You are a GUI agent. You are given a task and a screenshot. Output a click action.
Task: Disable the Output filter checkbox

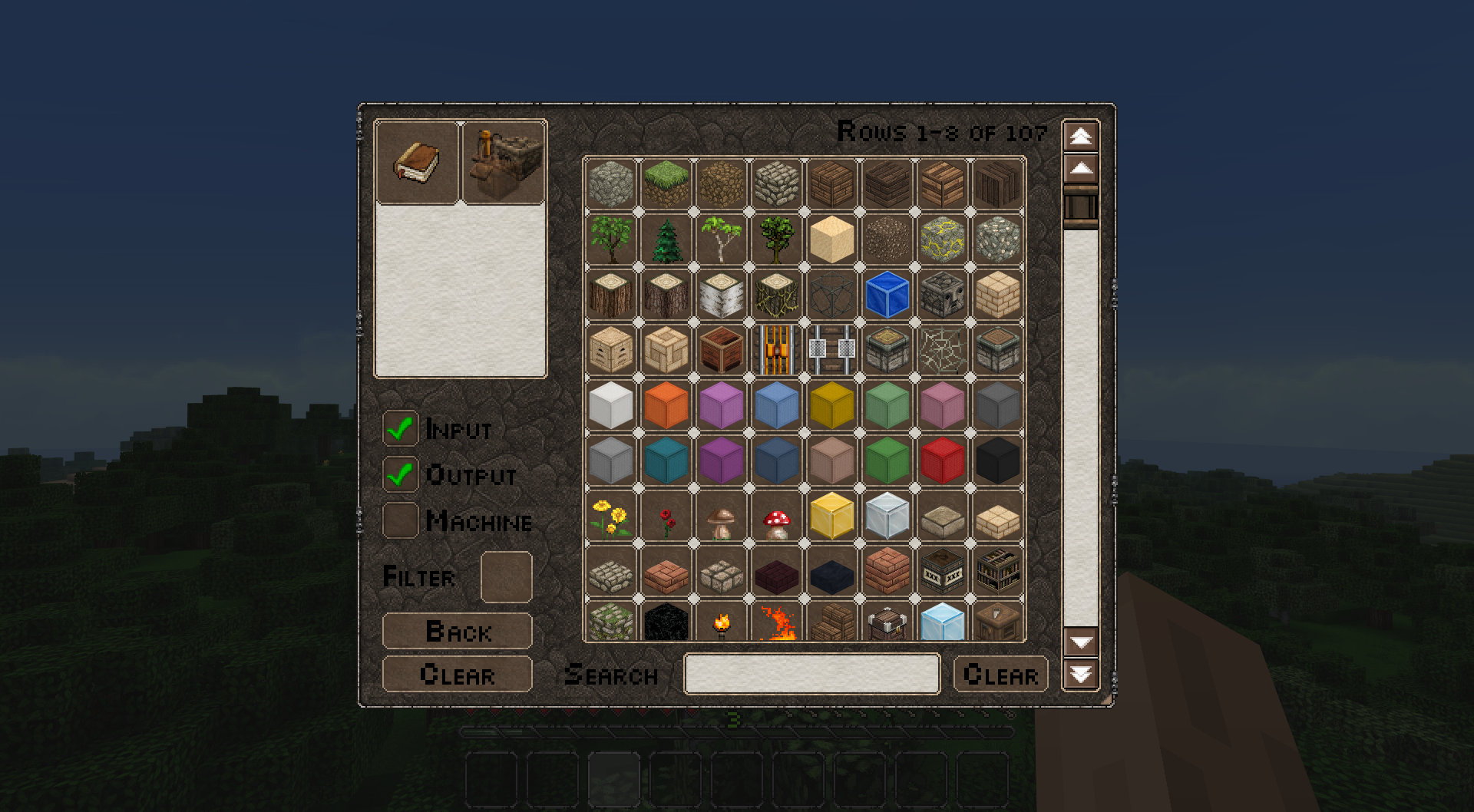pyautogui.click(x=399, y=476)
